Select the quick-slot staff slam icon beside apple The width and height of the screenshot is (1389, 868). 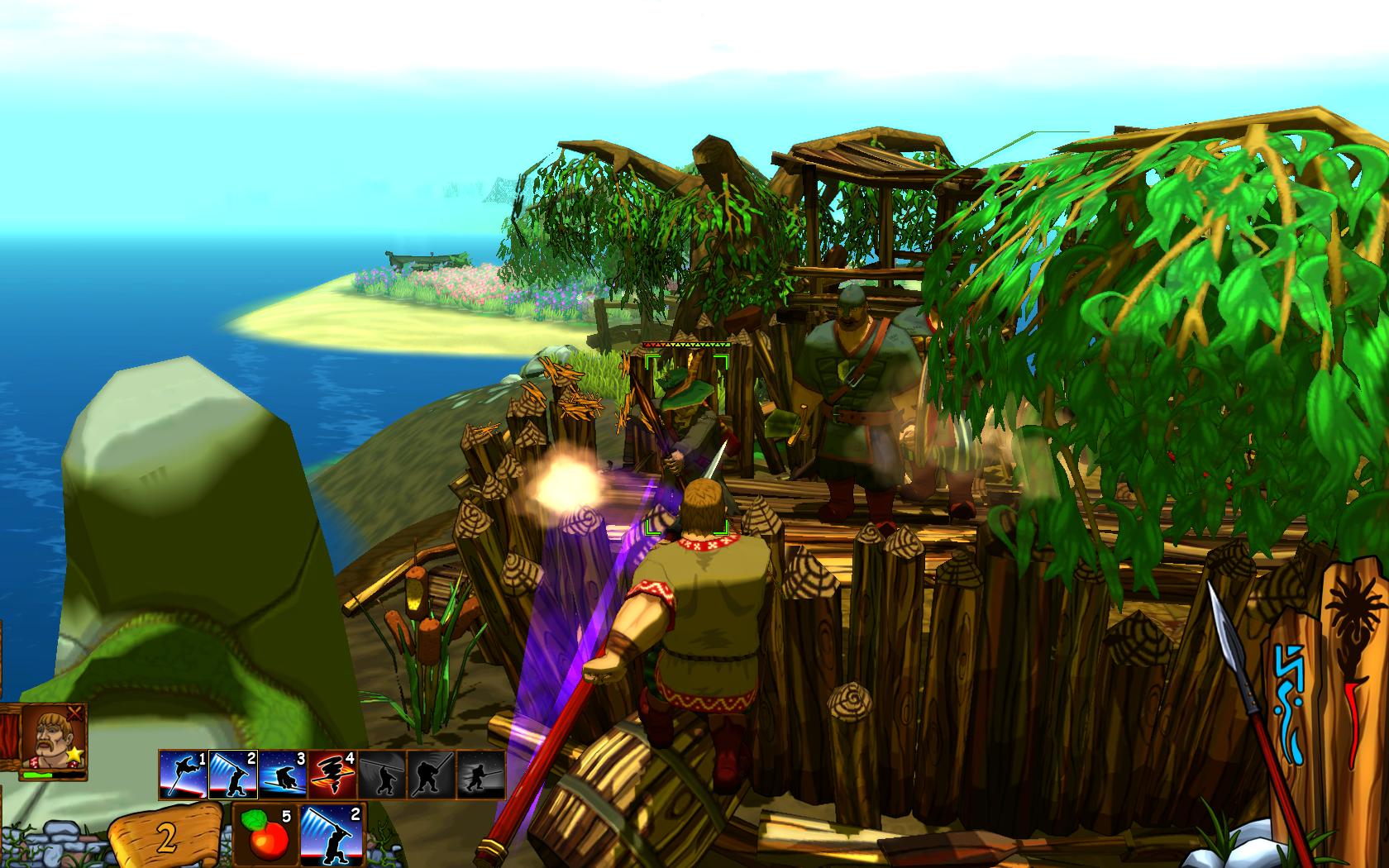tap(332, 835)
